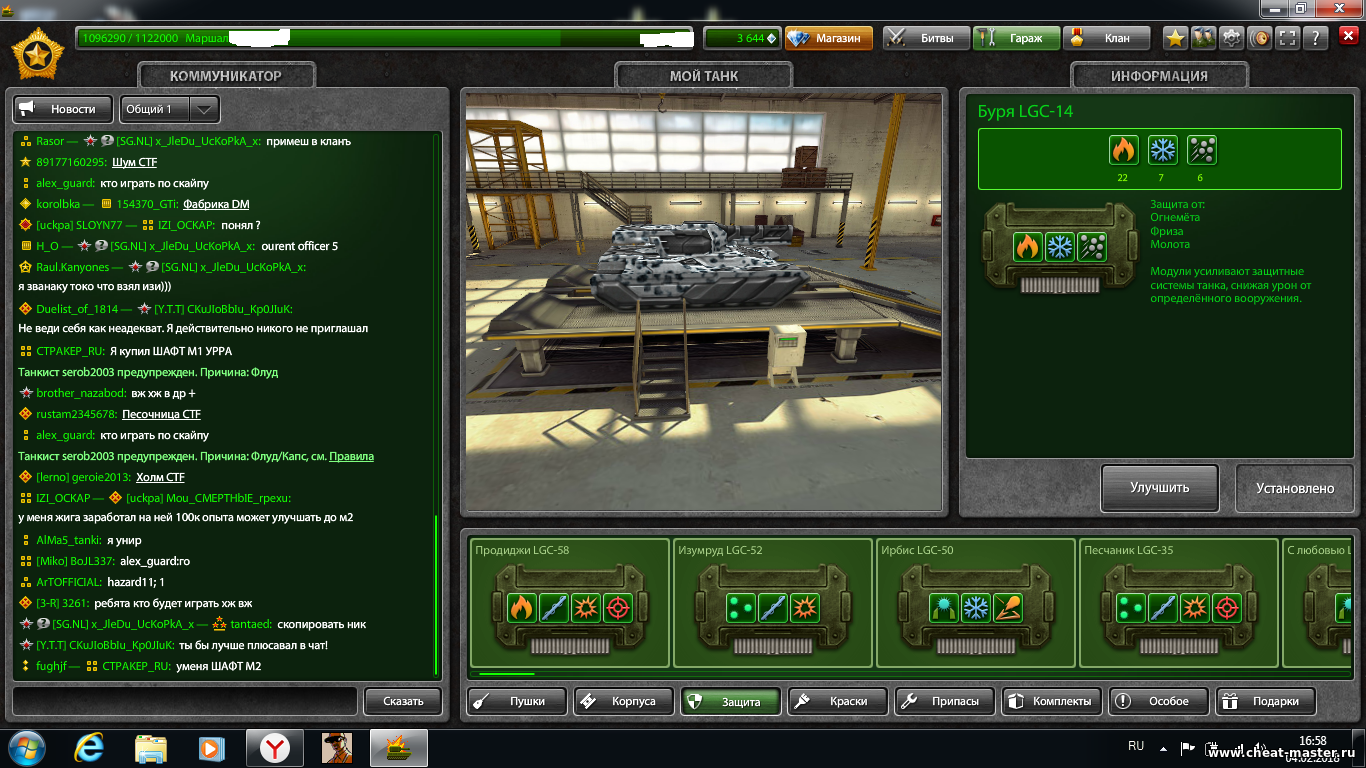Viewport: 1366px width, 768px height.
Task: Switch to the Пушки category
Action: tap(517, 701)
